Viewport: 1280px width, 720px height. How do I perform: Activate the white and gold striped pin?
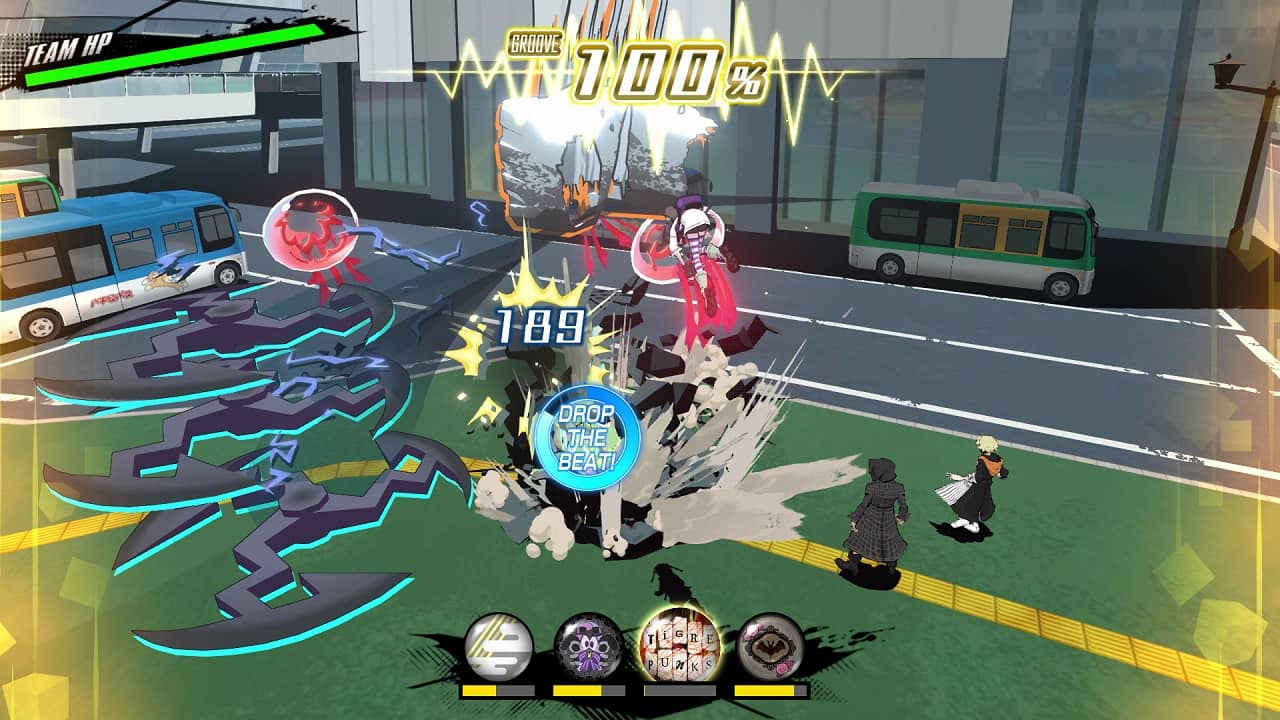coord(498,647)
